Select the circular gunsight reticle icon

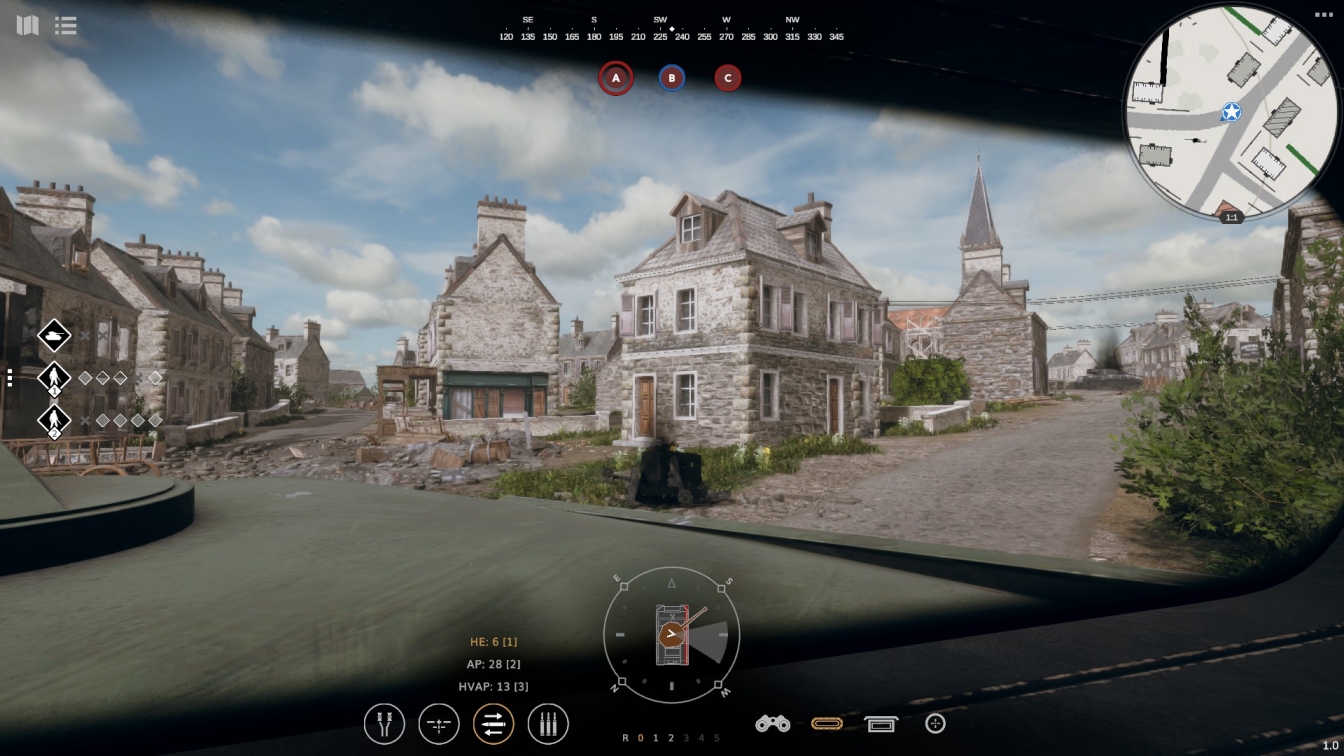pyautogui.click(x=935, y=723)
